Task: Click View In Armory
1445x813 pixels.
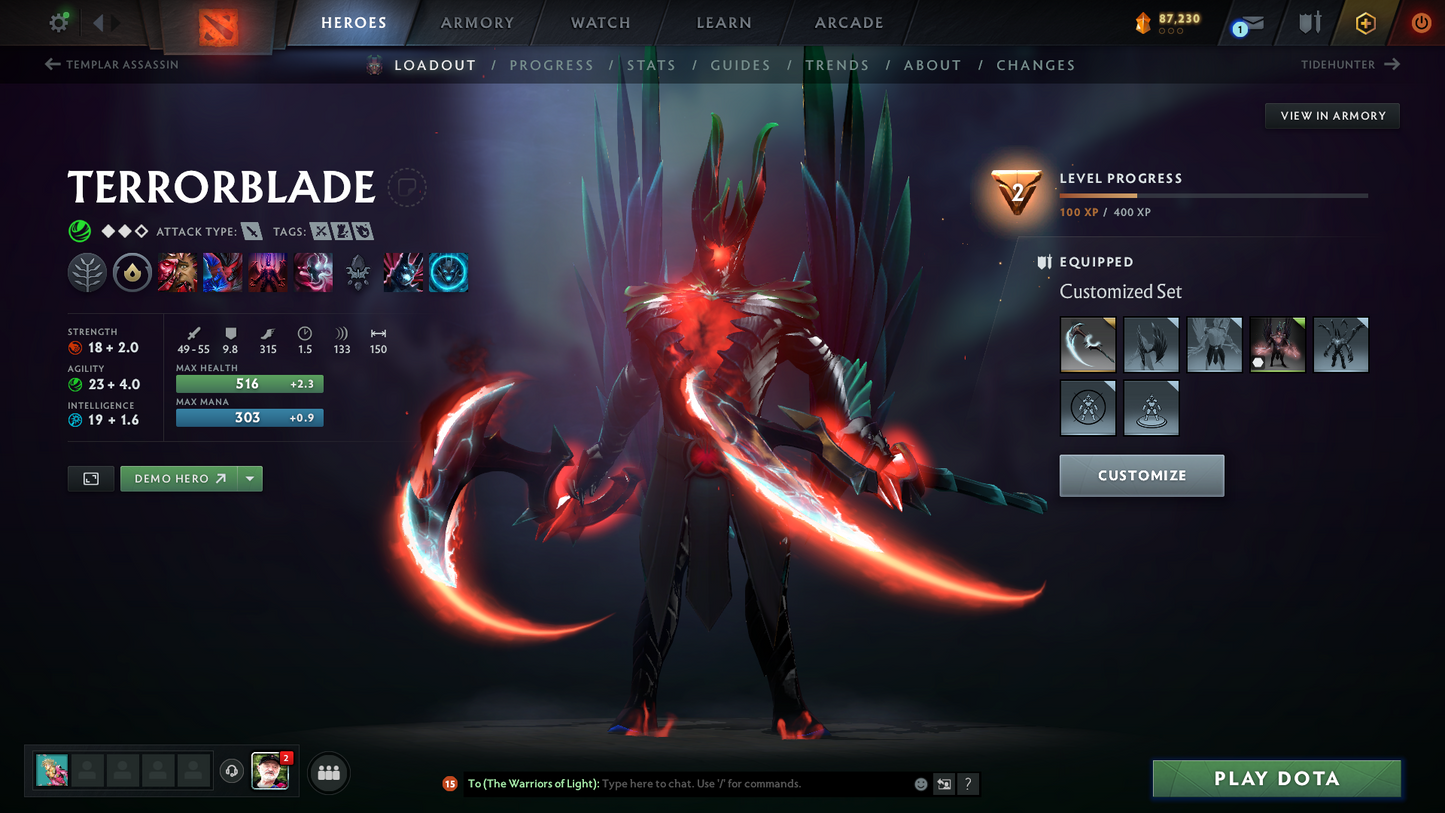Action: point(1331,115)
